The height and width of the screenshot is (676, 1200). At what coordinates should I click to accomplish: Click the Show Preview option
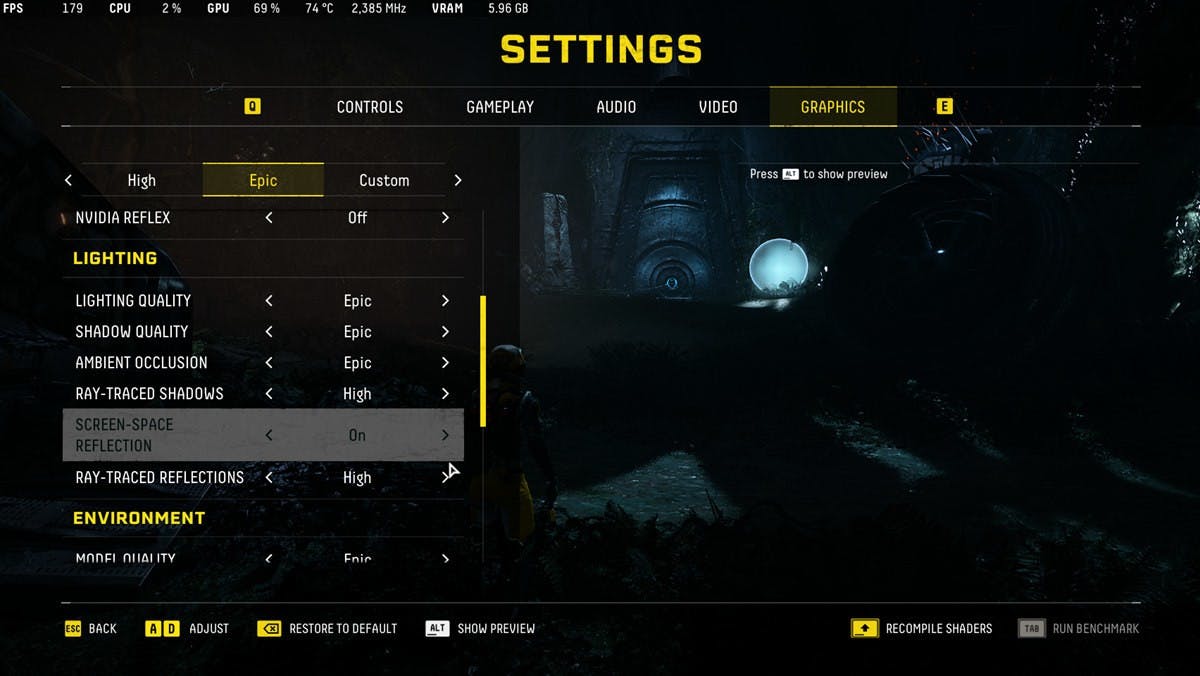pos(481,628)
